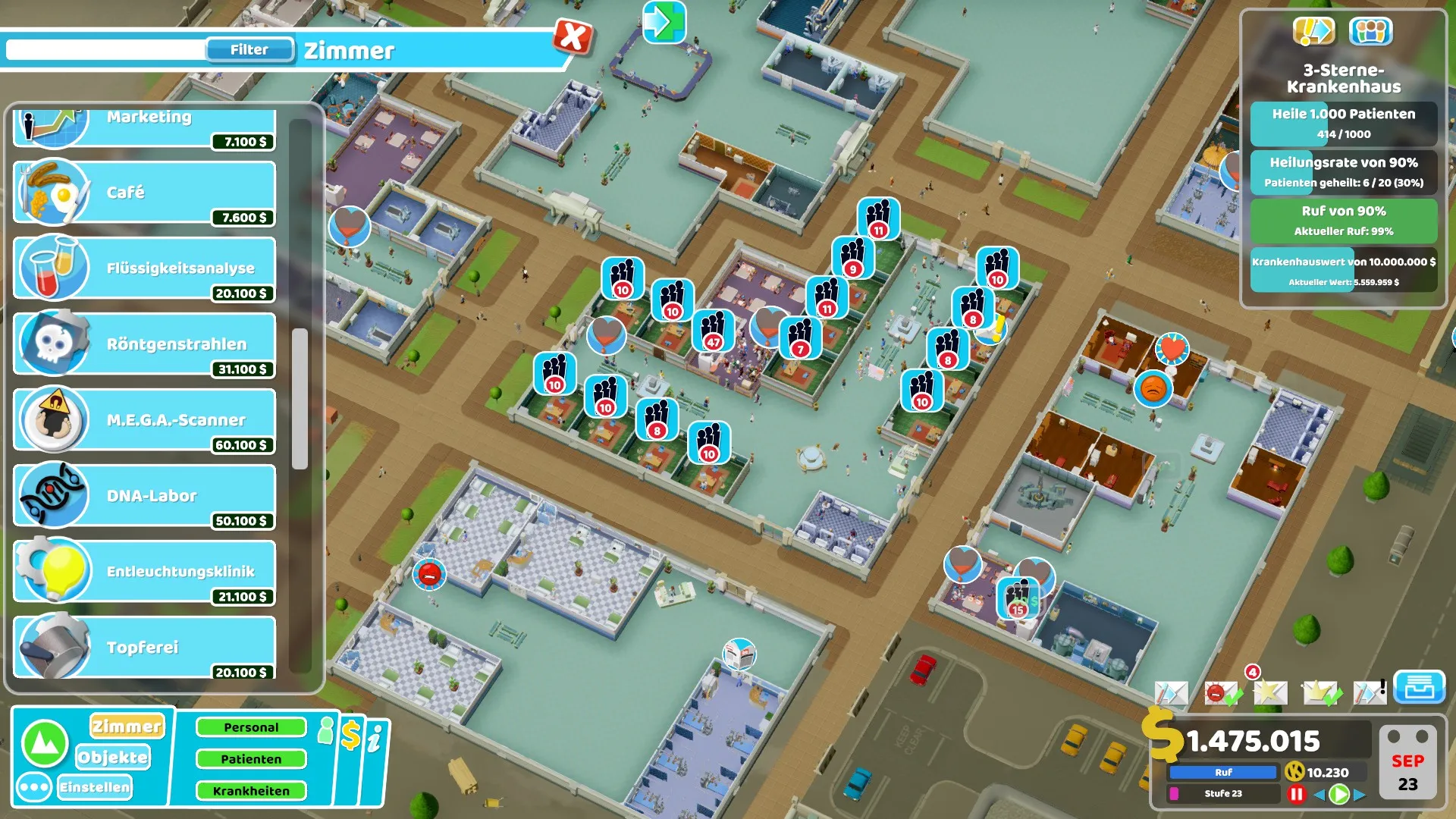This screenshot has width=1456, height=819.
Task: Click the Filter button in the Zimmer panel
Action: point(249,50)
